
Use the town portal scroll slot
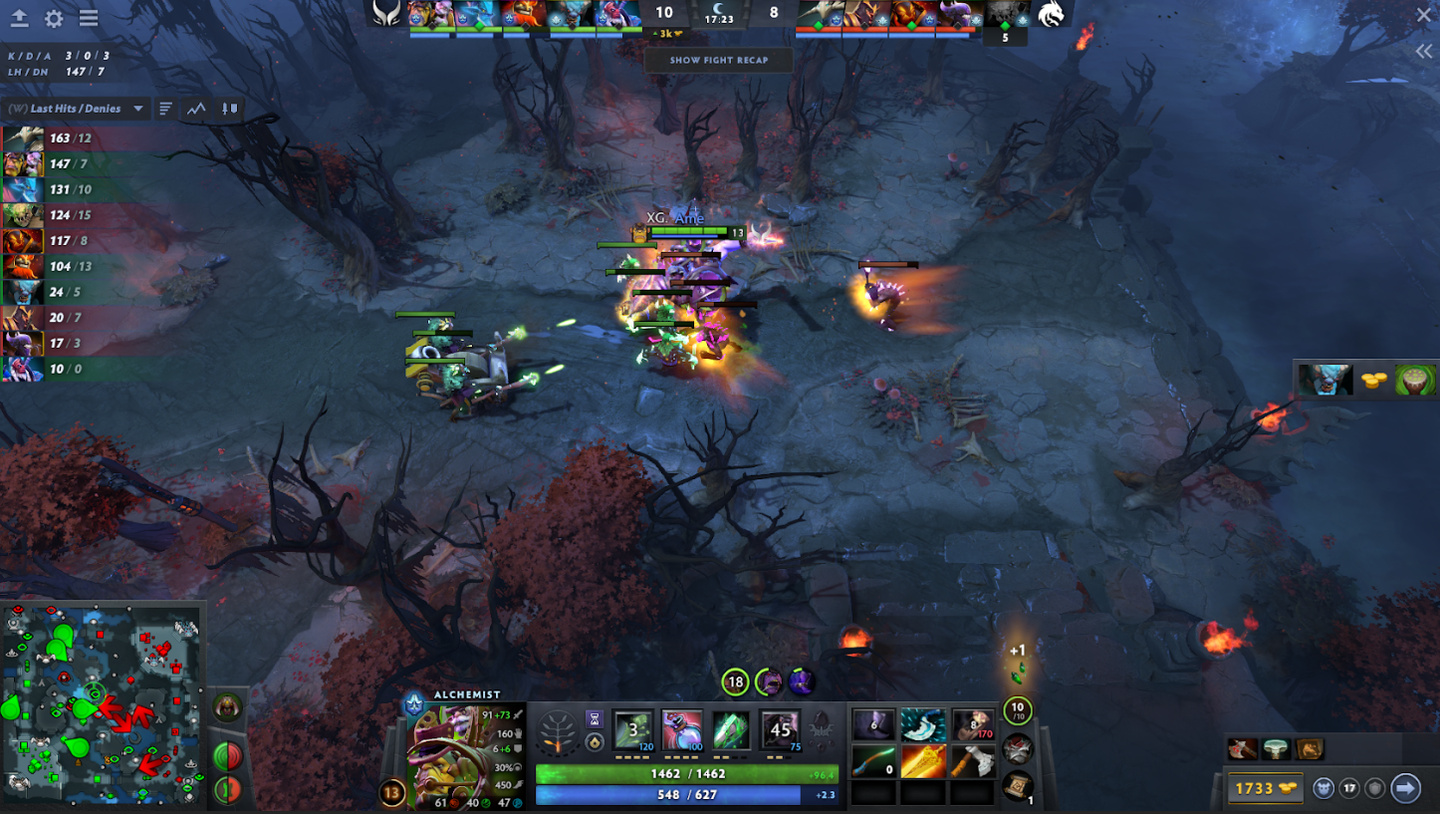coord(1018,786)
